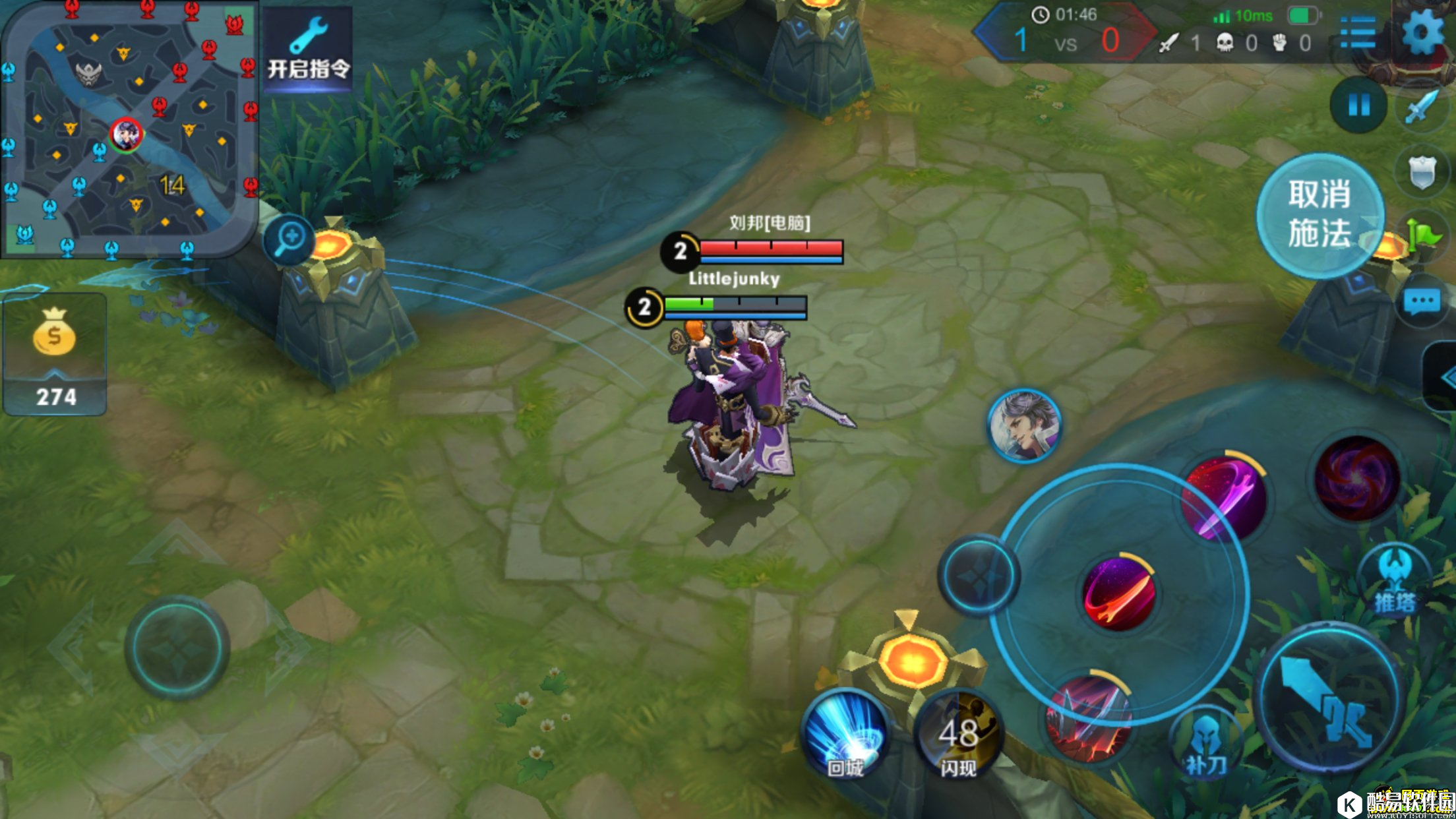
Task: Tap the 推塔 tower attack button
Action: point(1395,580)
